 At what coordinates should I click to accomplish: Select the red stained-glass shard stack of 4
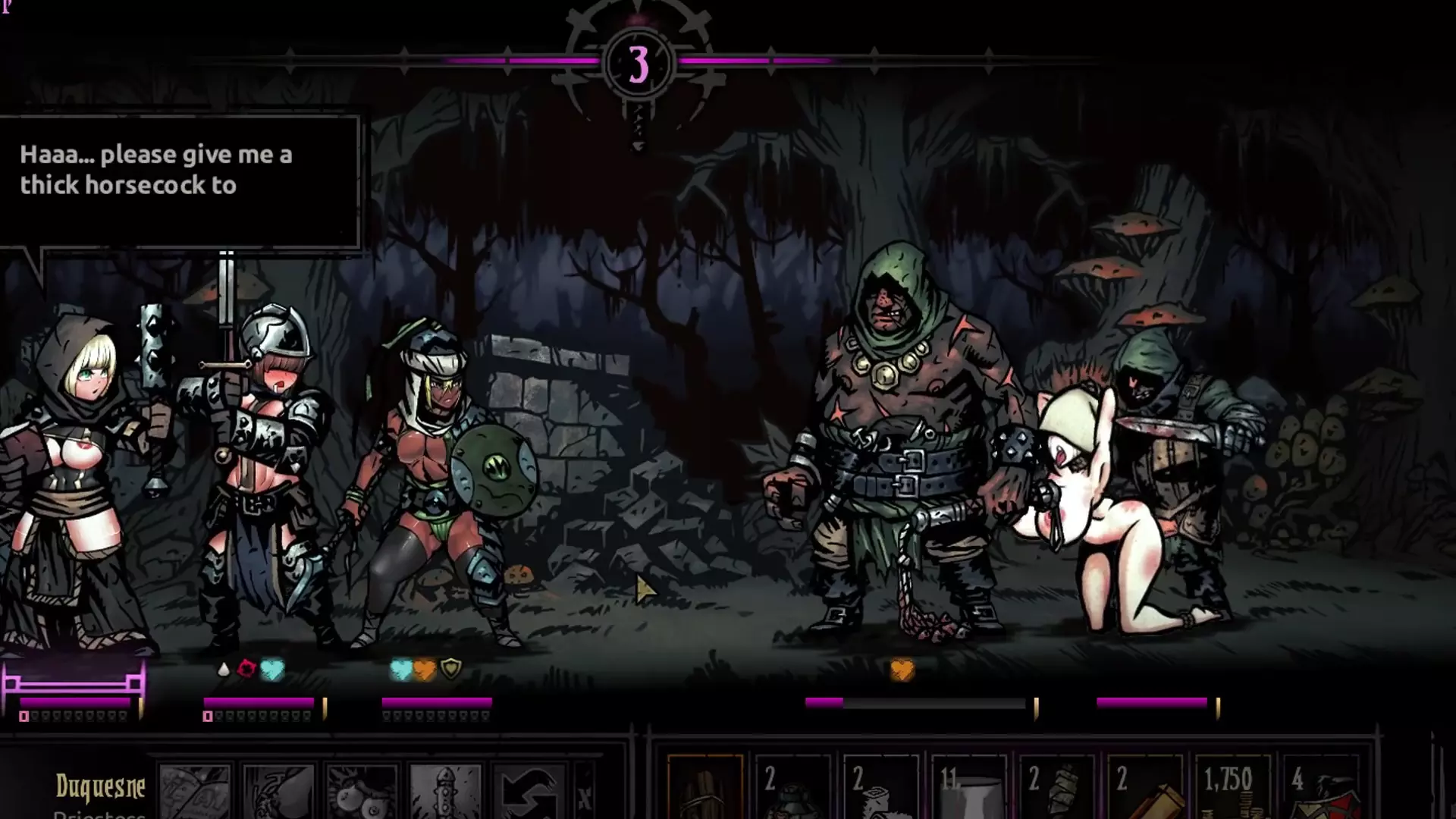pyautogui.click(x=1320, y=789)
